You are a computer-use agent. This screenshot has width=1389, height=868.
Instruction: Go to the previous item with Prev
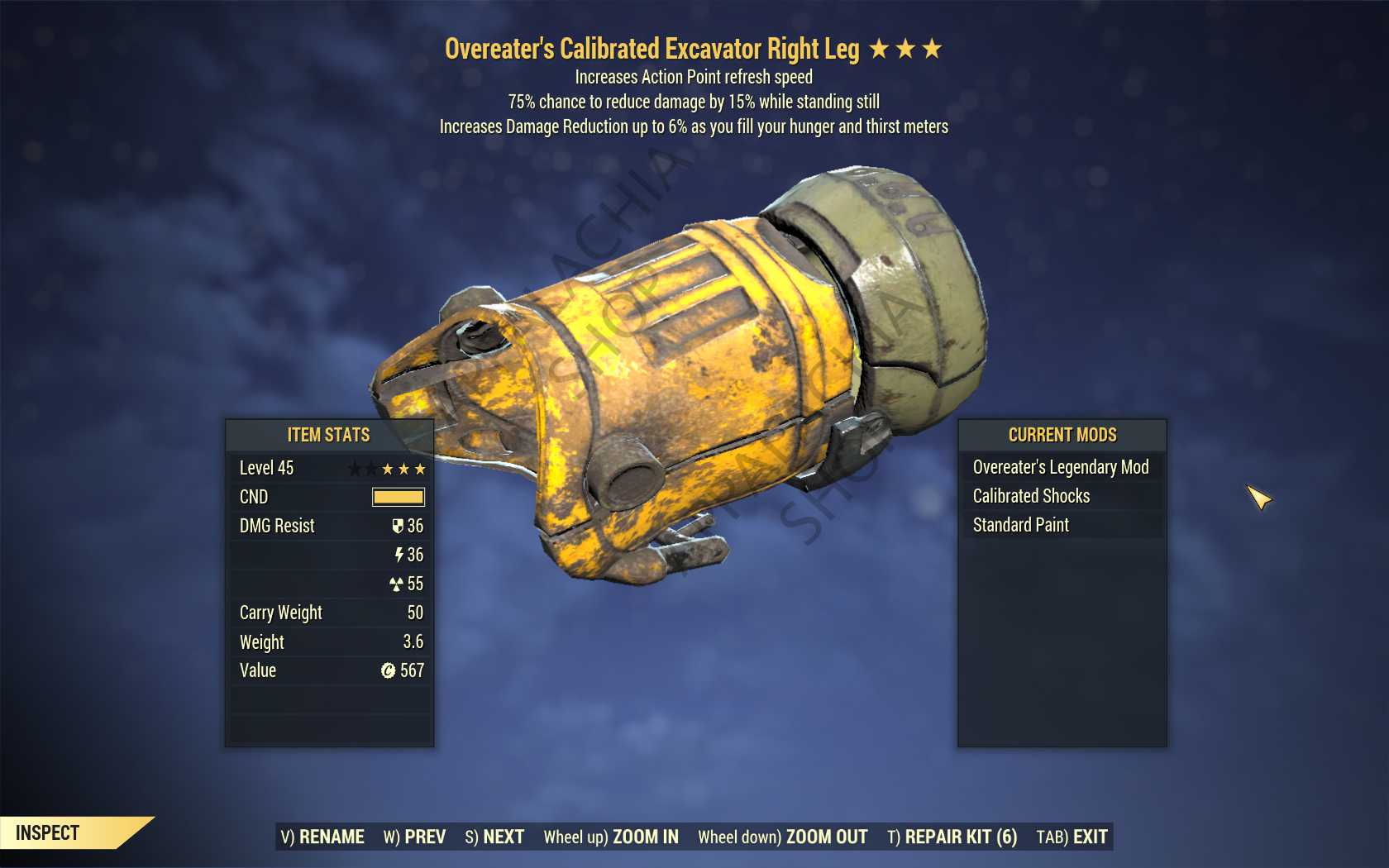[414, 837]
